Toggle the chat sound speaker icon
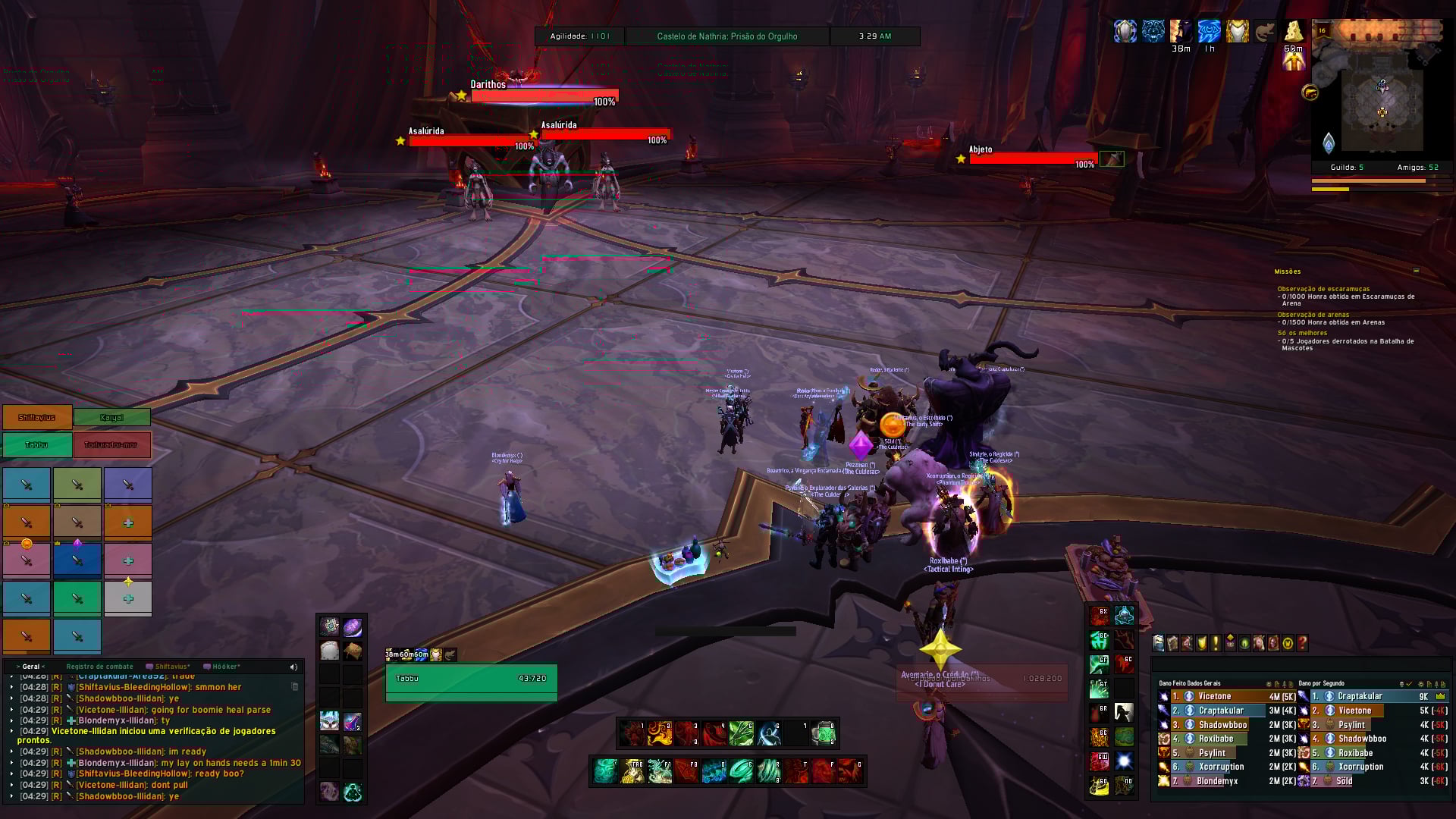Screen dimensions: 1456x819 point(293,667)
